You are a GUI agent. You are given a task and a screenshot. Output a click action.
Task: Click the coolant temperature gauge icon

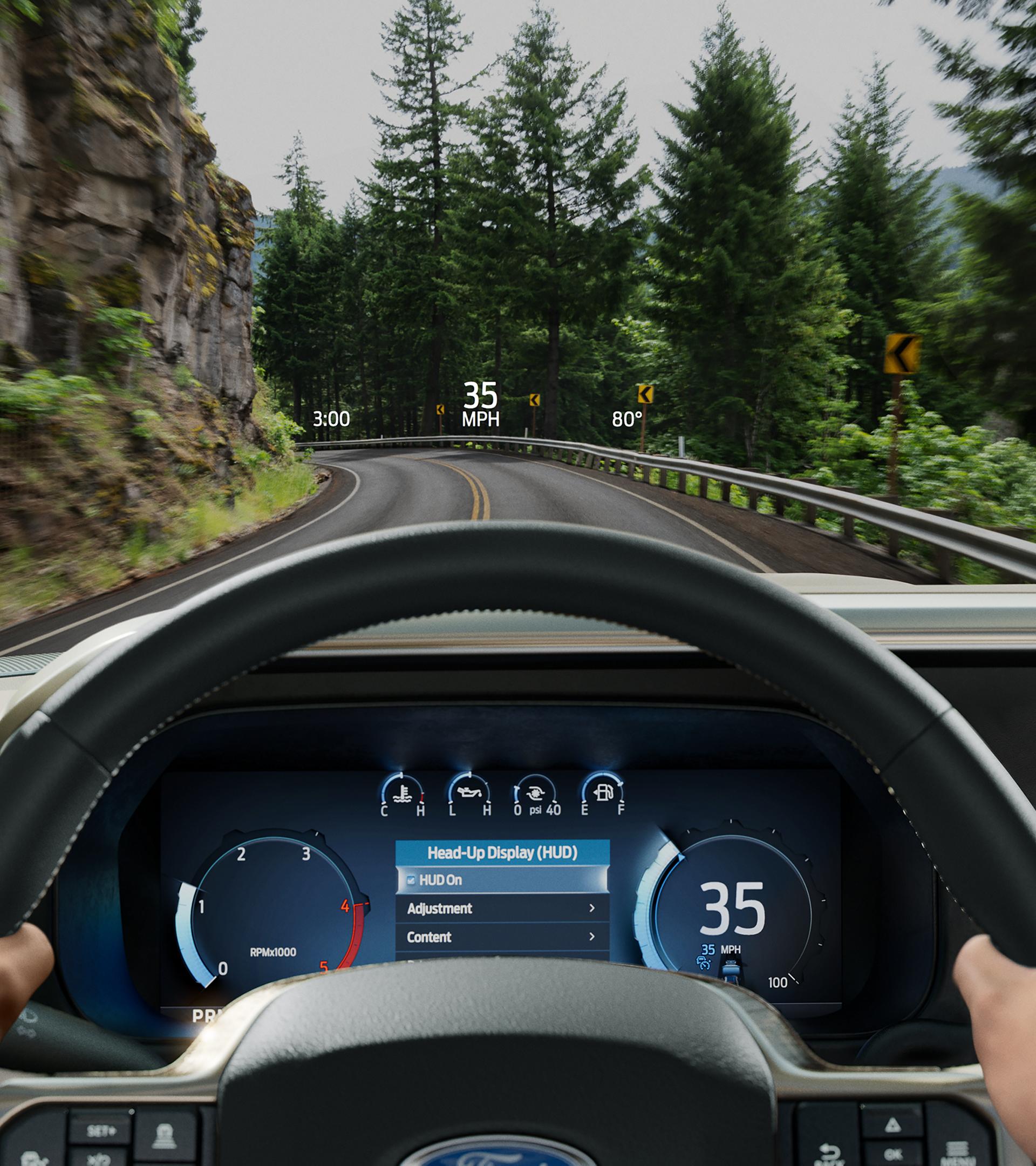[x=404, y=795]
